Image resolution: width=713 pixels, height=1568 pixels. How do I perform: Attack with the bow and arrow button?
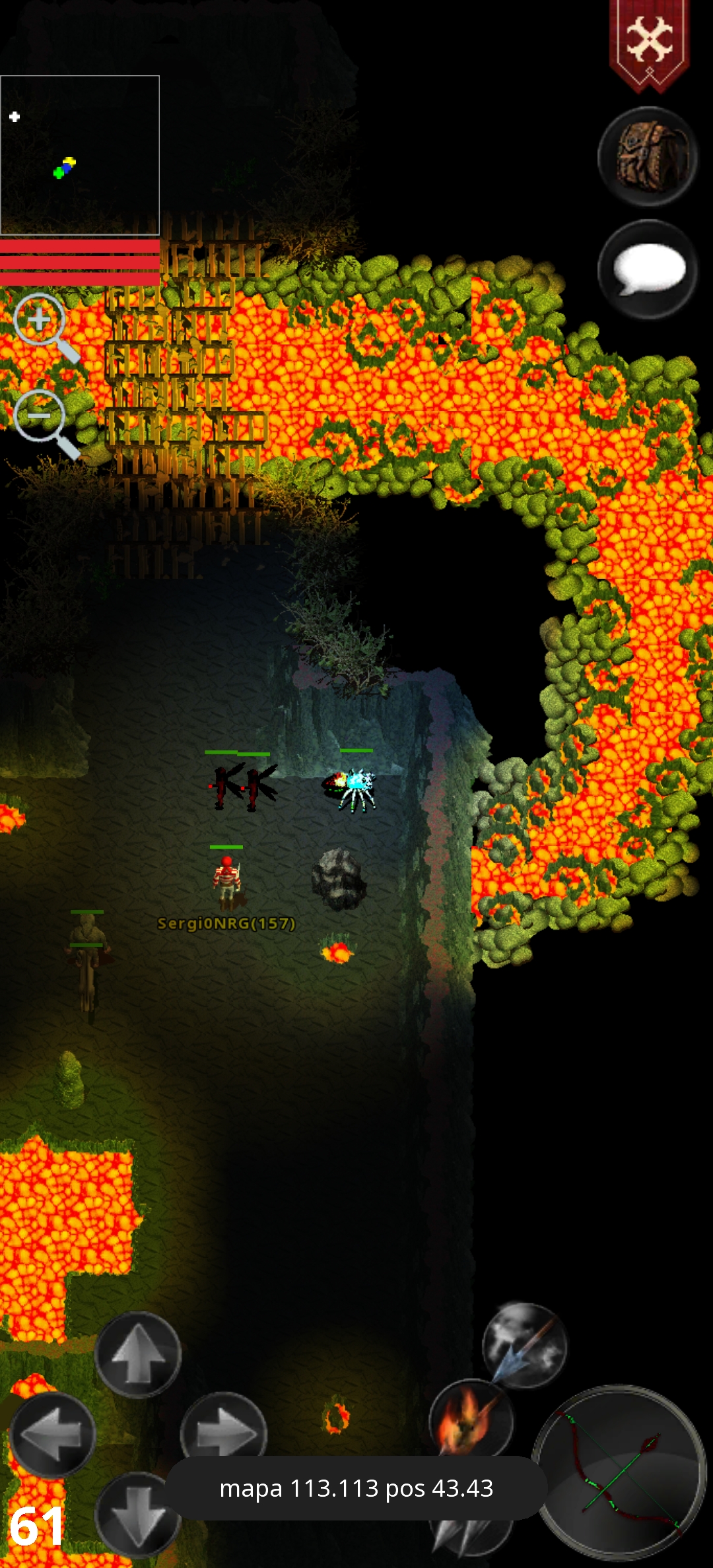point(620,1472)
